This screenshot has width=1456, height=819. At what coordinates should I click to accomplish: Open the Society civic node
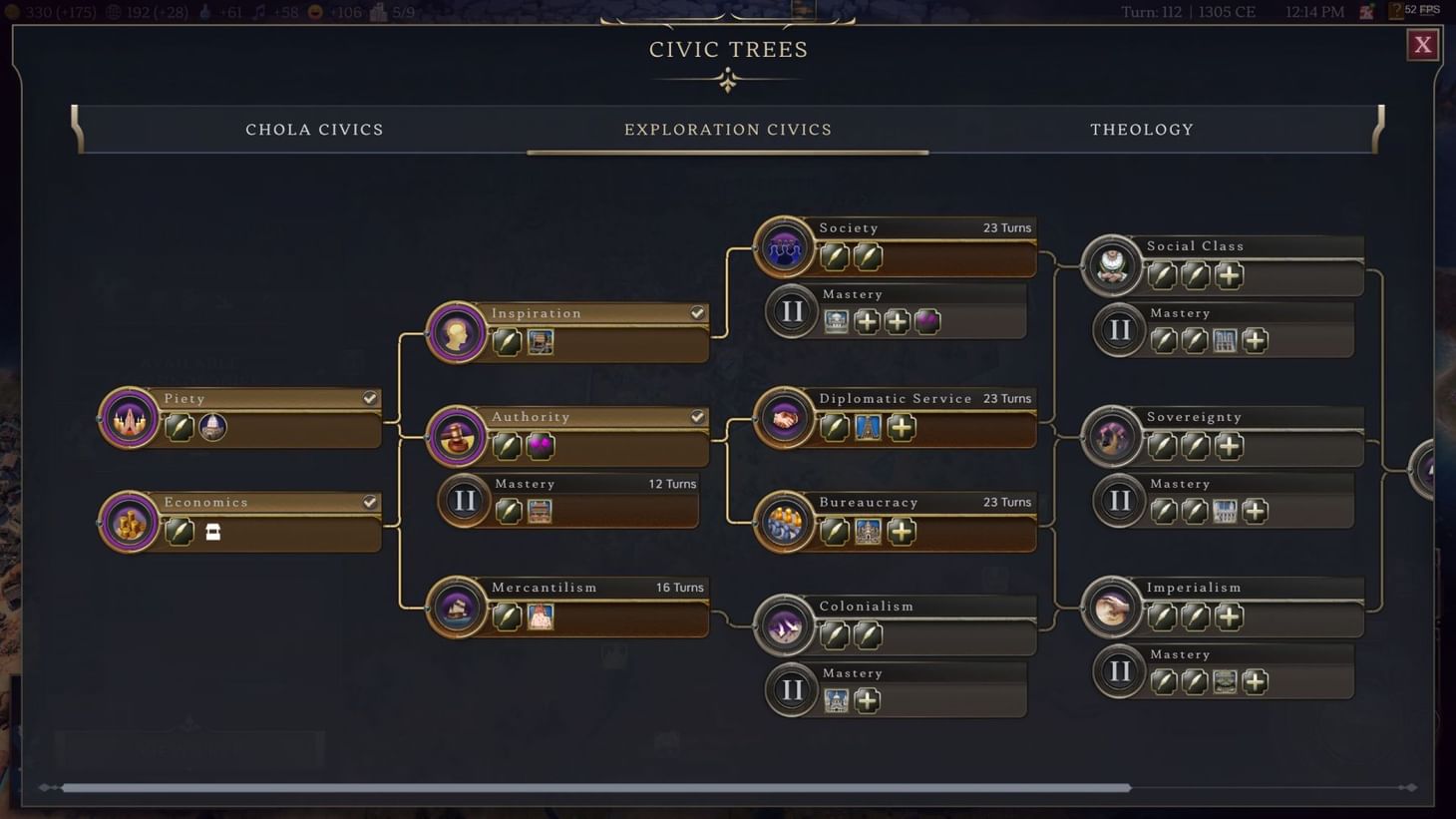pyautogui.click(x=784, y=247)
